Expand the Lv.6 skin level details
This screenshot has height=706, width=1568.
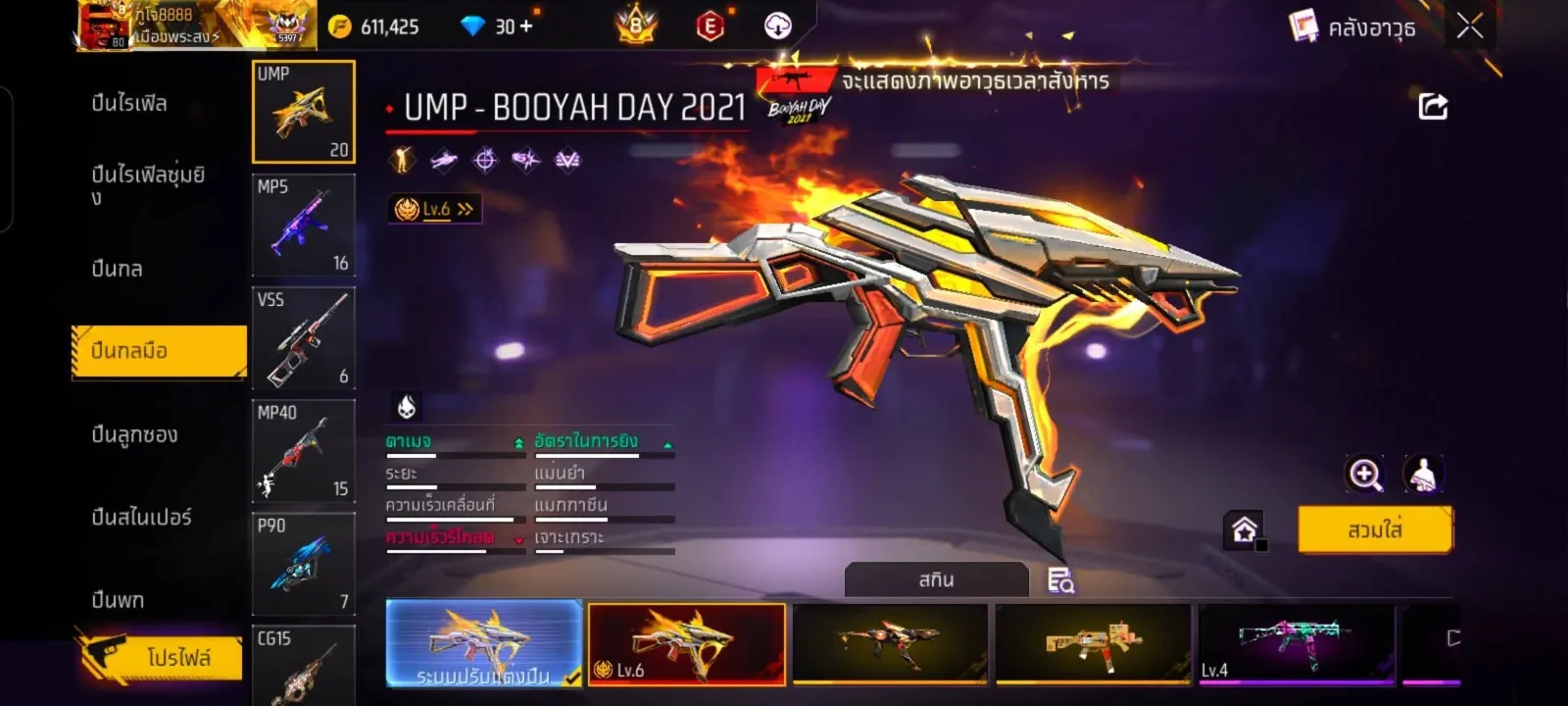pos(435,209)
